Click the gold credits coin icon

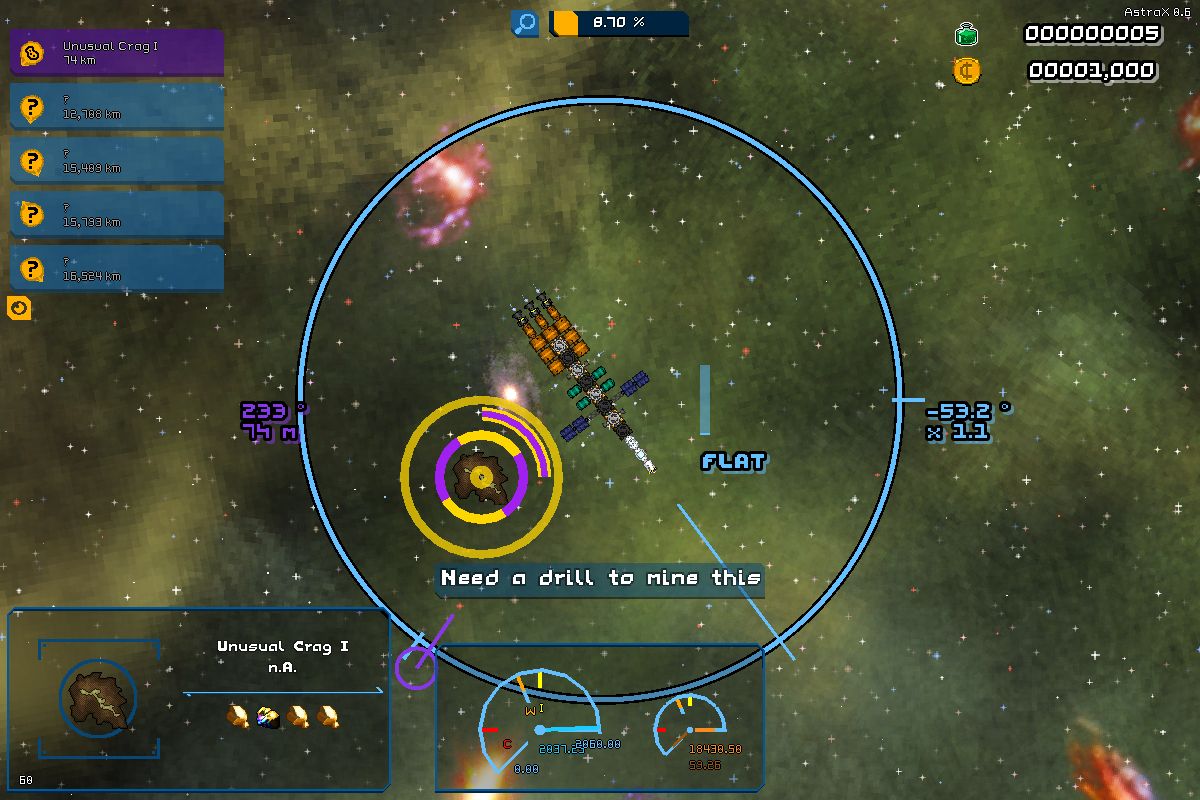click(966, 71)
